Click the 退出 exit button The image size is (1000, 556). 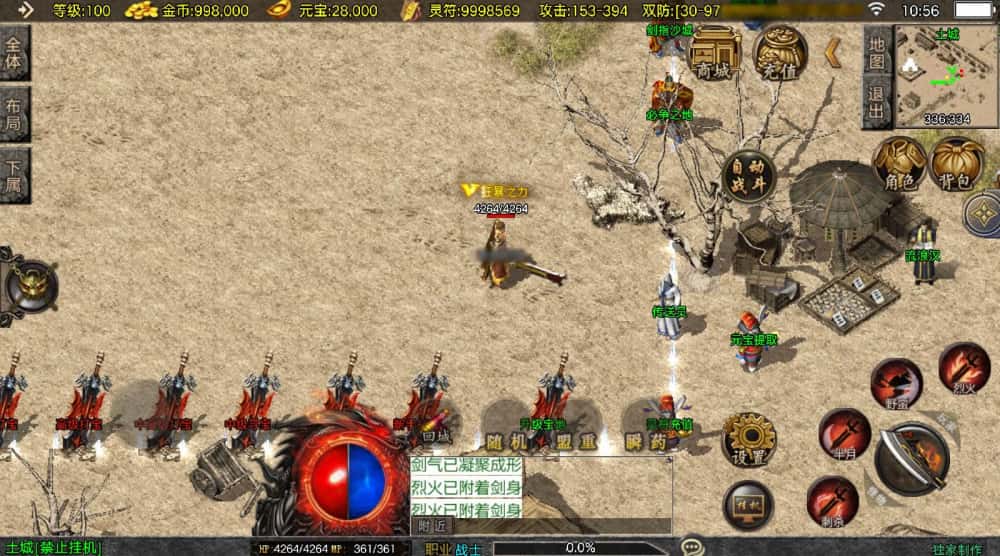click(x=876, y=102)
